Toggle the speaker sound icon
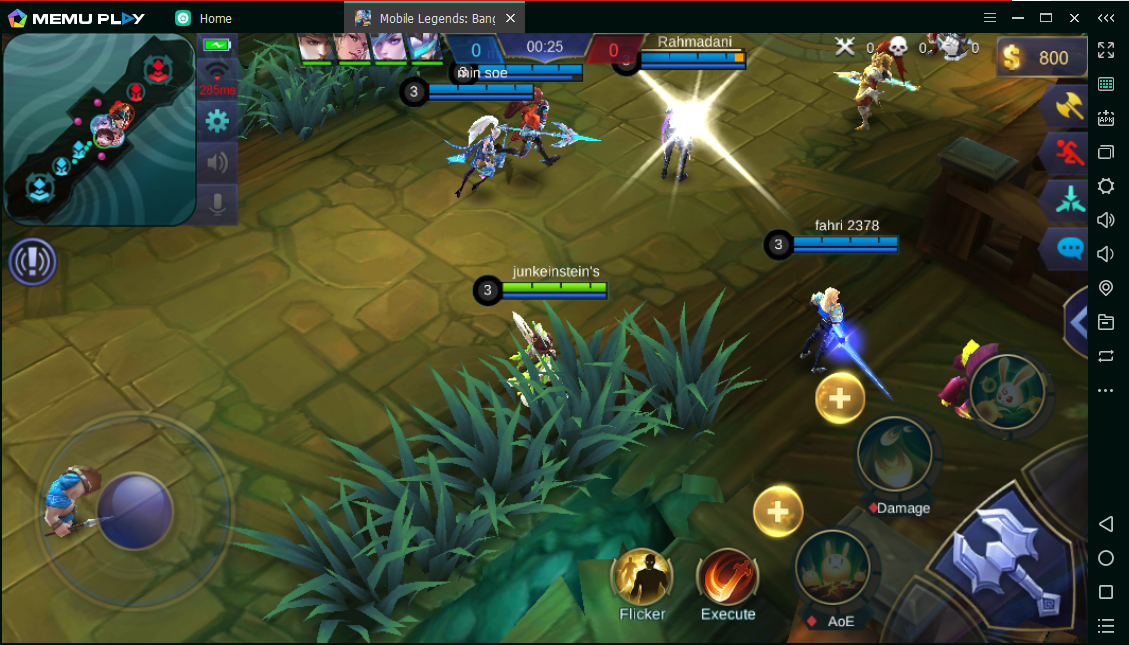Viewport: 1129px width, 645px height. [x=216, y=162]
